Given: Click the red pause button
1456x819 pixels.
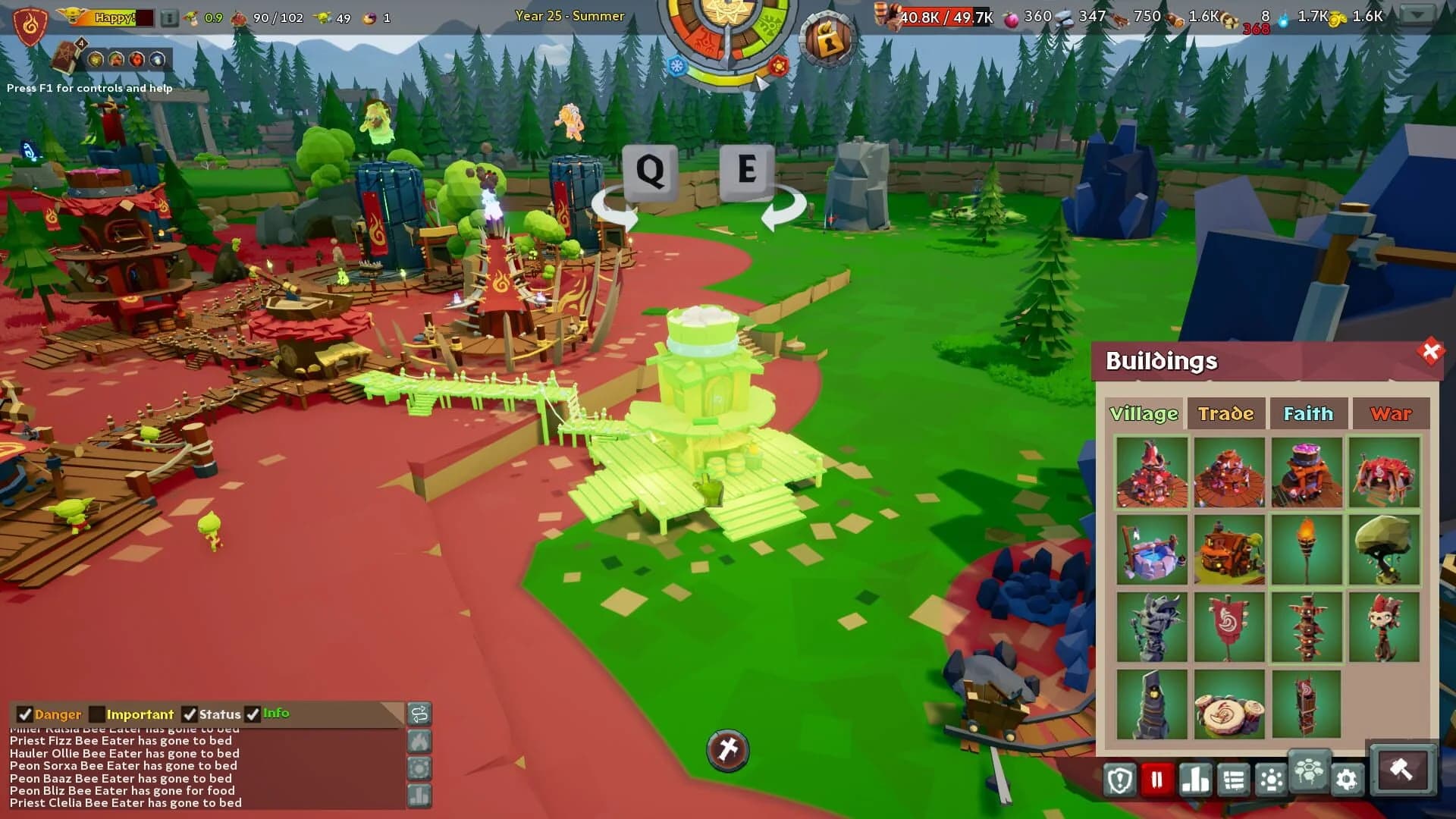Looking at the screenshot, I should (x=1156, y=780).
